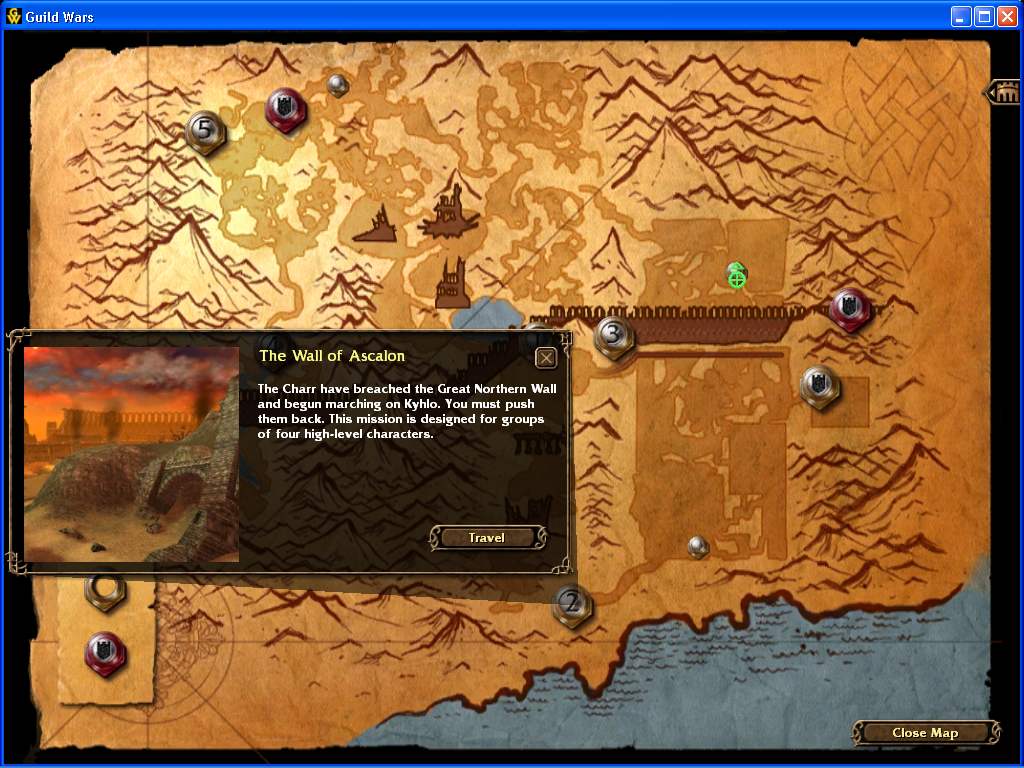Open the castle-icon arrow tab at the map edge
Screen dimensions: 1024x768
[x=1003, y=93]
